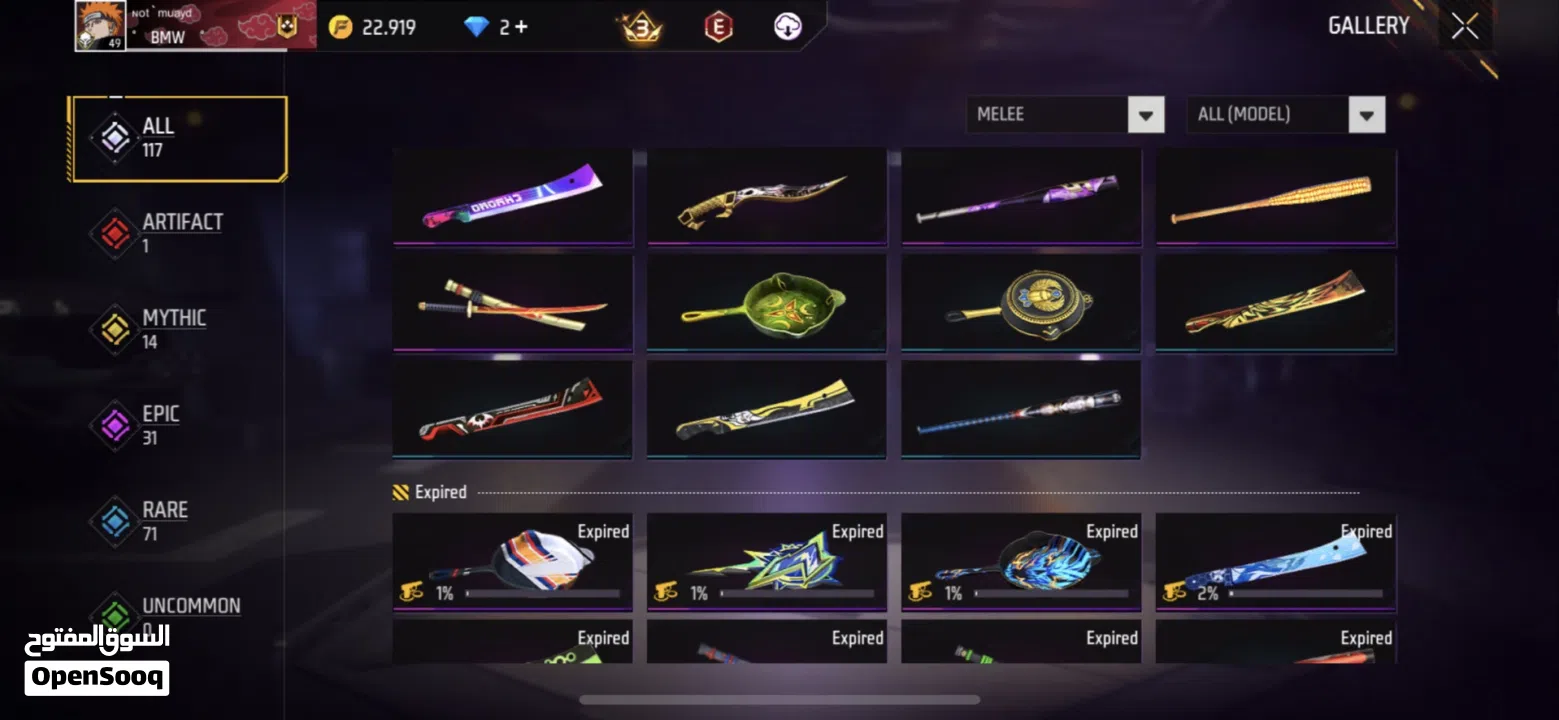Collapse the Expired items section
This screenshot has height=720, width=1559.
(x=430, y=492)
